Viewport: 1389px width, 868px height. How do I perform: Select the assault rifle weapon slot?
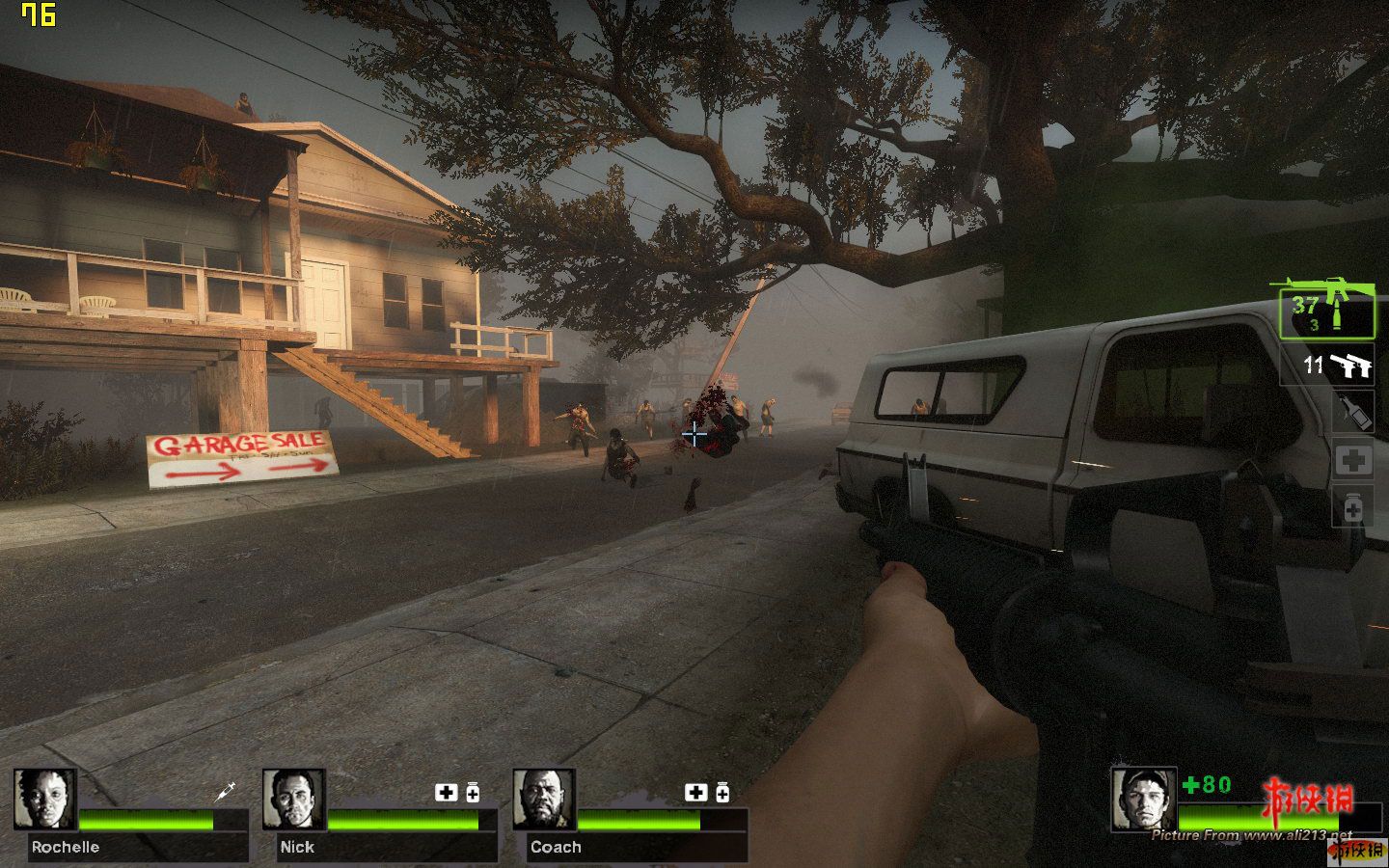(x=1326, y=312)
